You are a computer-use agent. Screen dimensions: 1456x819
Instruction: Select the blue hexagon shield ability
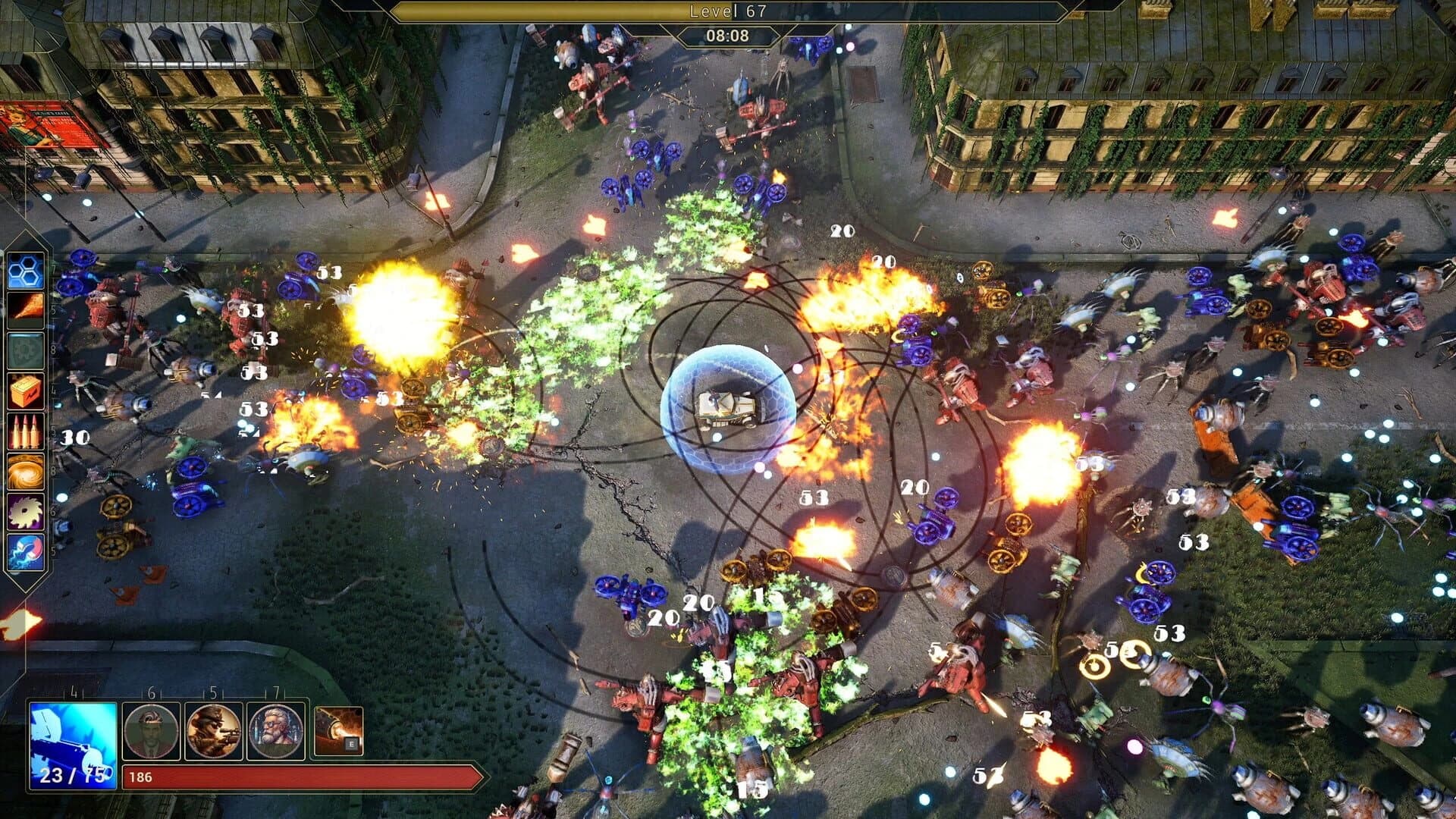coord(27,272)
